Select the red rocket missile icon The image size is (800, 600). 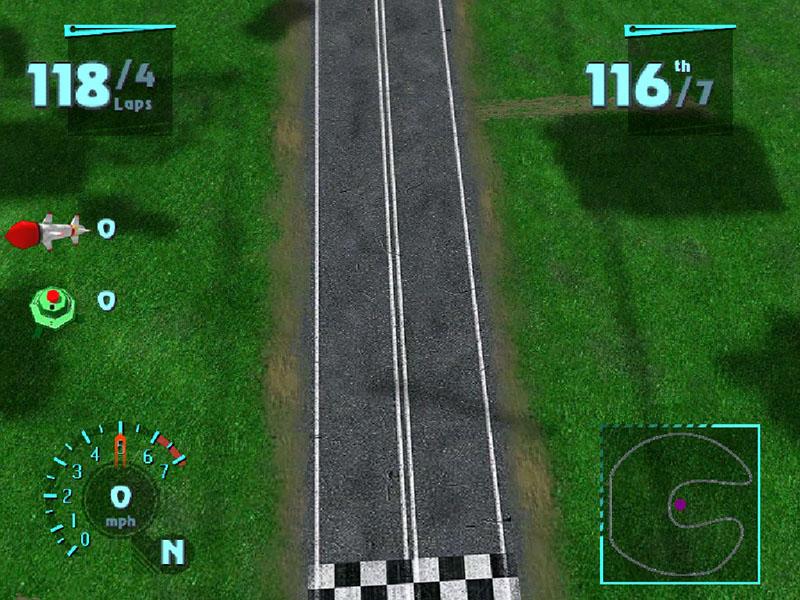tap(47, 232)
